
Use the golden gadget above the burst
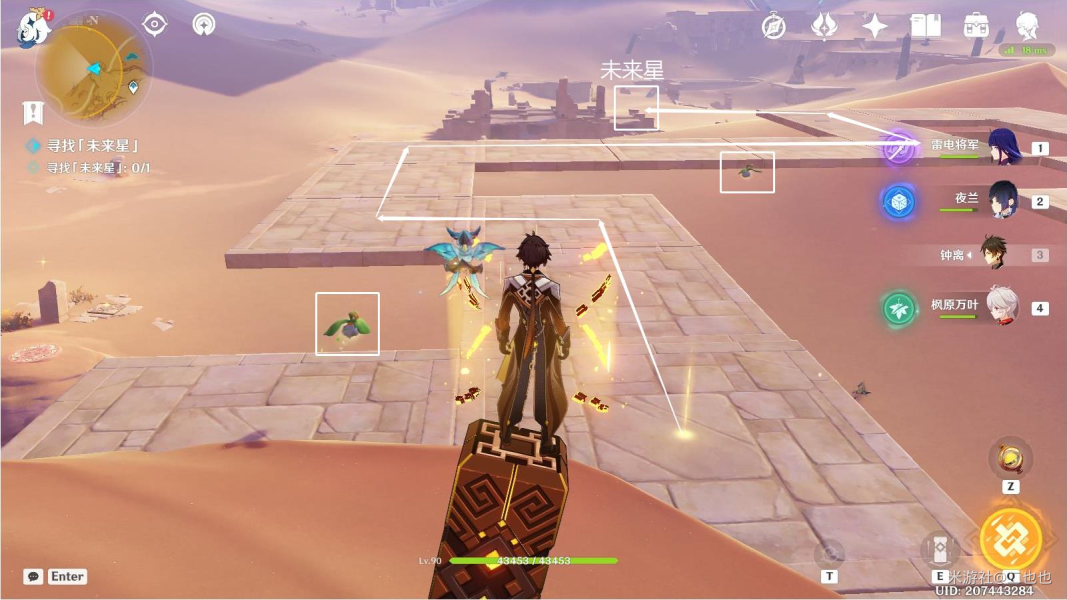(x=1010, y=459)
